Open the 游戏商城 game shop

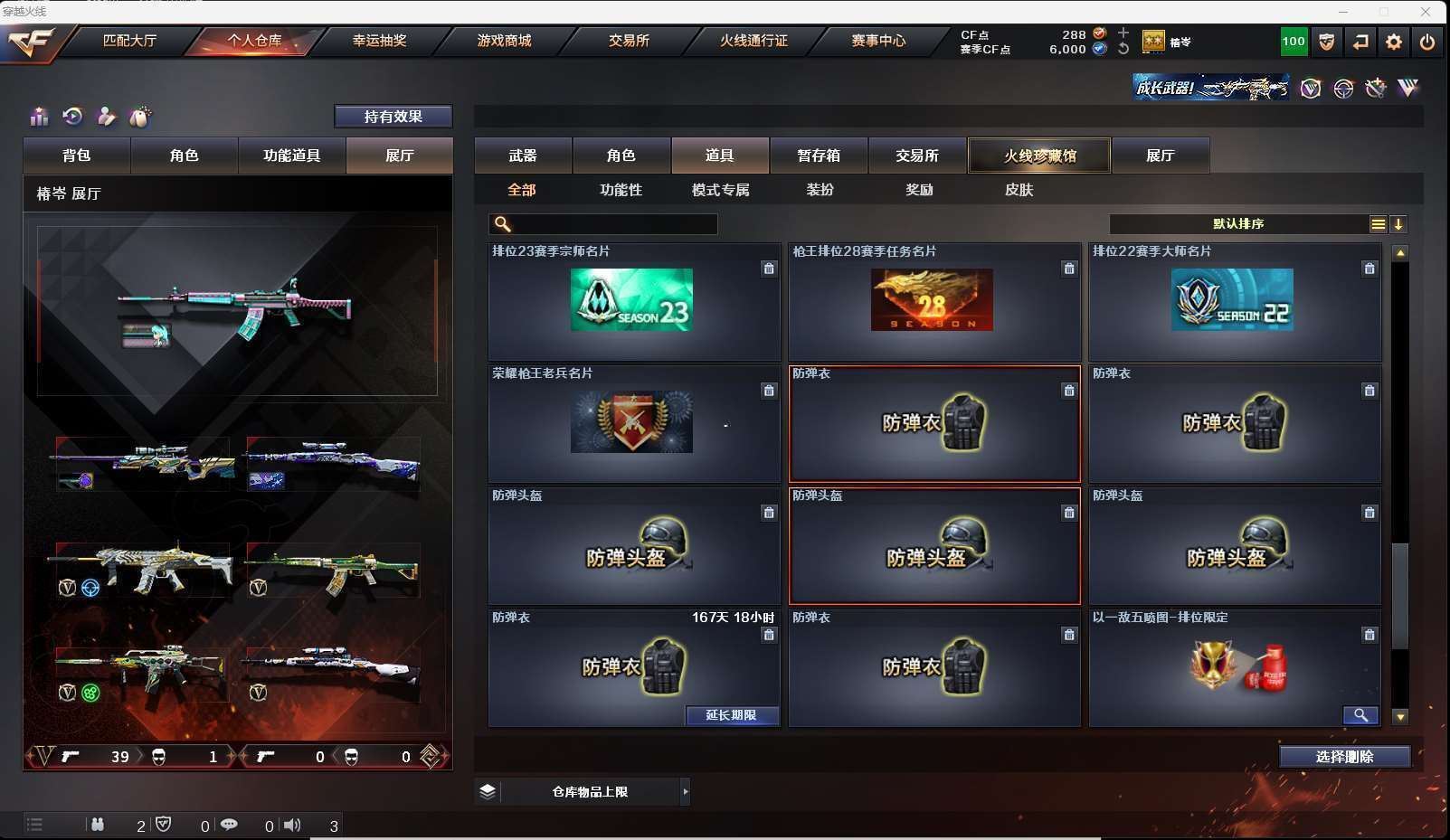tap(504, 41)
